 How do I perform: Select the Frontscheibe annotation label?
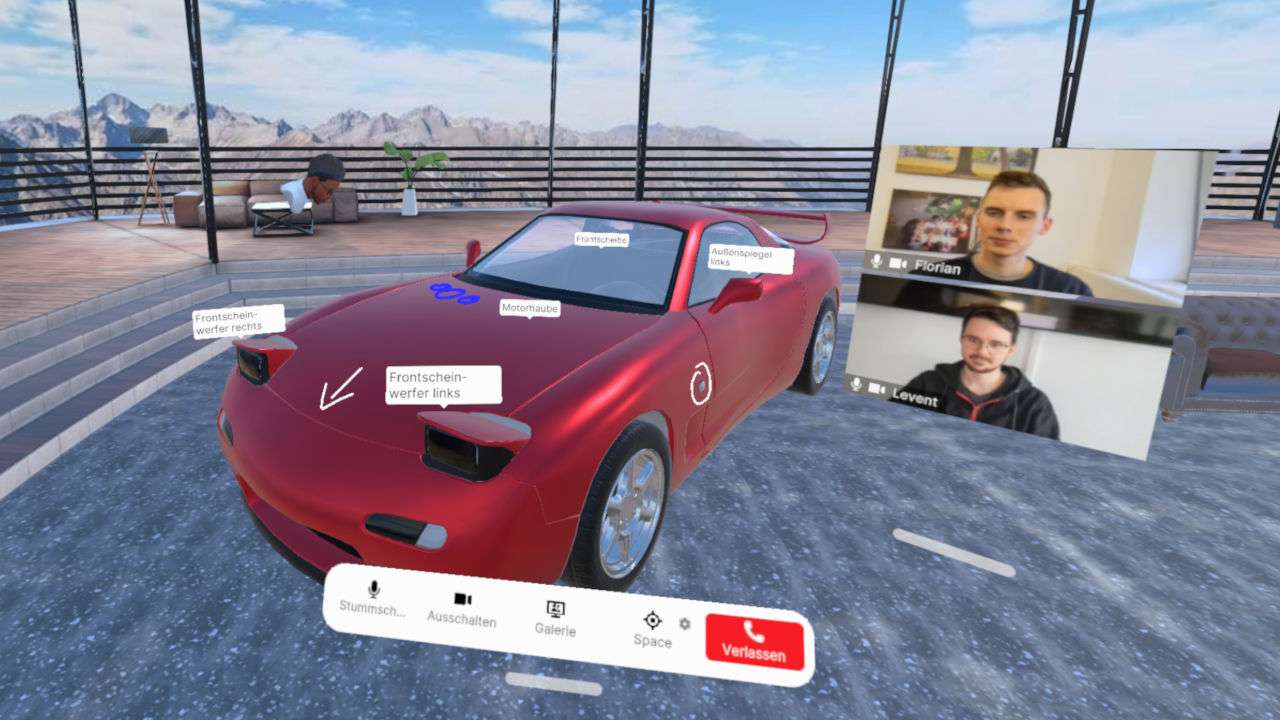601,240
